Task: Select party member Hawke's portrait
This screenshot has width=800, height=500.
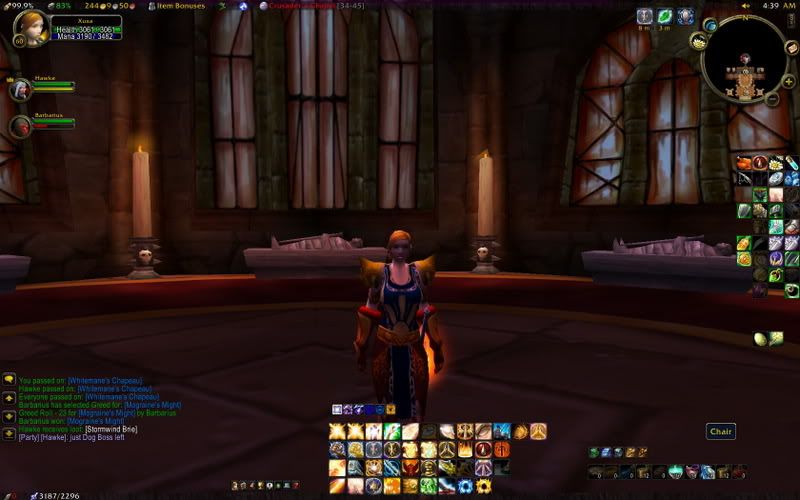Action: coord(20,89)
